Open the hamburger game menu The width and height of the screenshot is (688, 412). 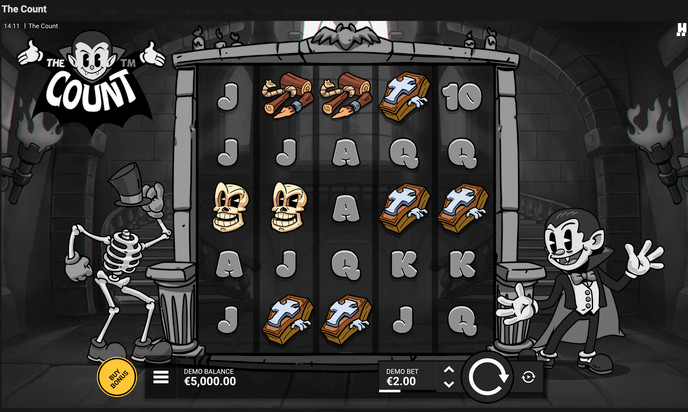point(160,378)
